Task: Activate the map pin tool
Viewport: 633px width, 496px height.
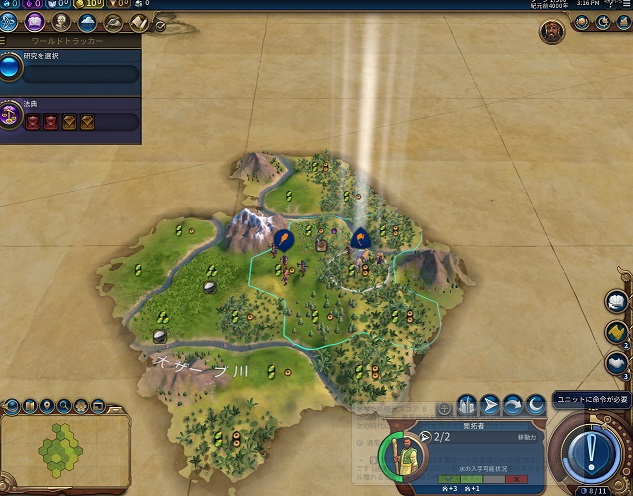Action: tap(48, 406)
